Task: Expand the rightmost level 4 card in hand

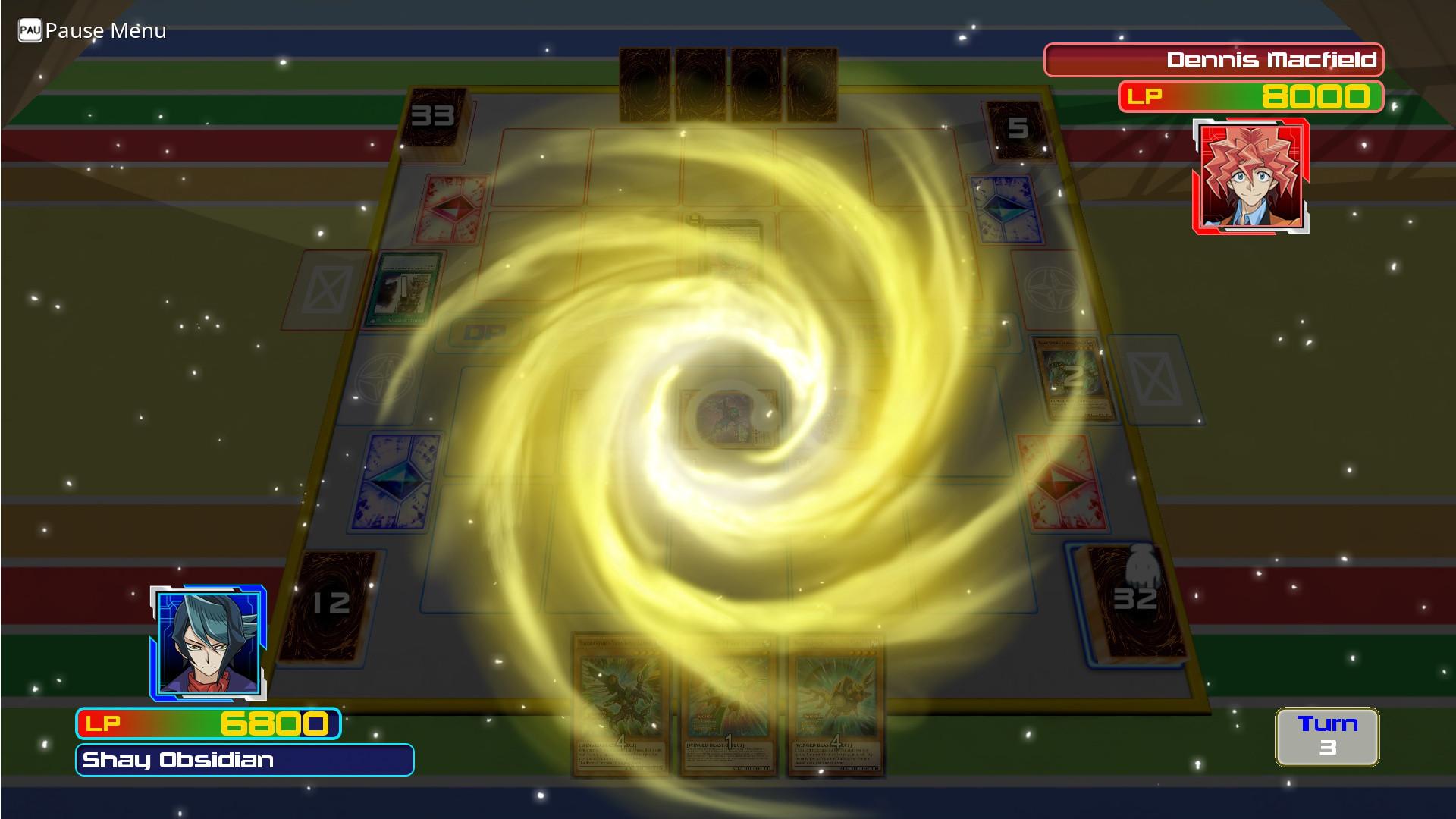Action: pyautogui.click(x=836, y=705)
